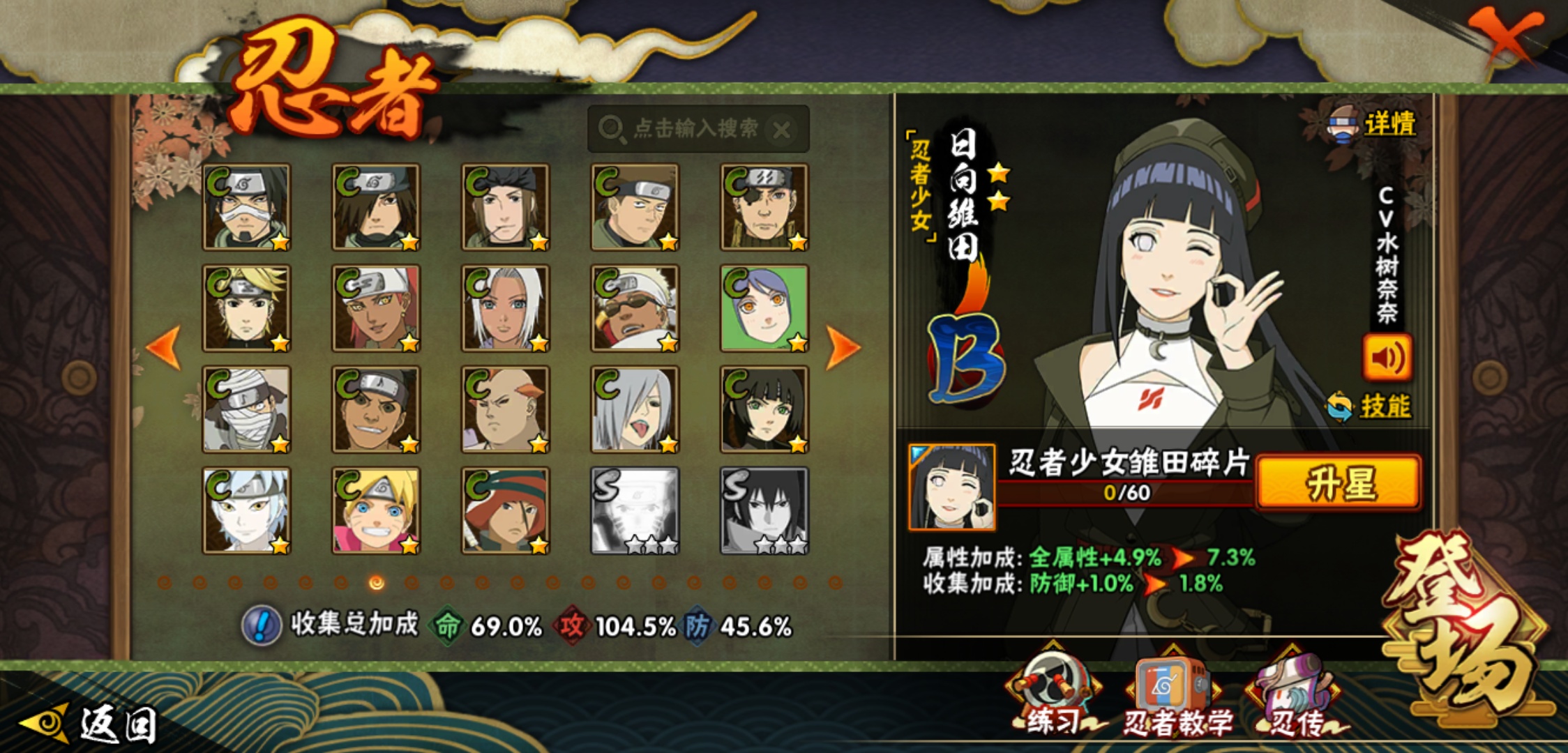Go to the next ninja page
Screen dimensions: 1568x753
pos(843,347)
